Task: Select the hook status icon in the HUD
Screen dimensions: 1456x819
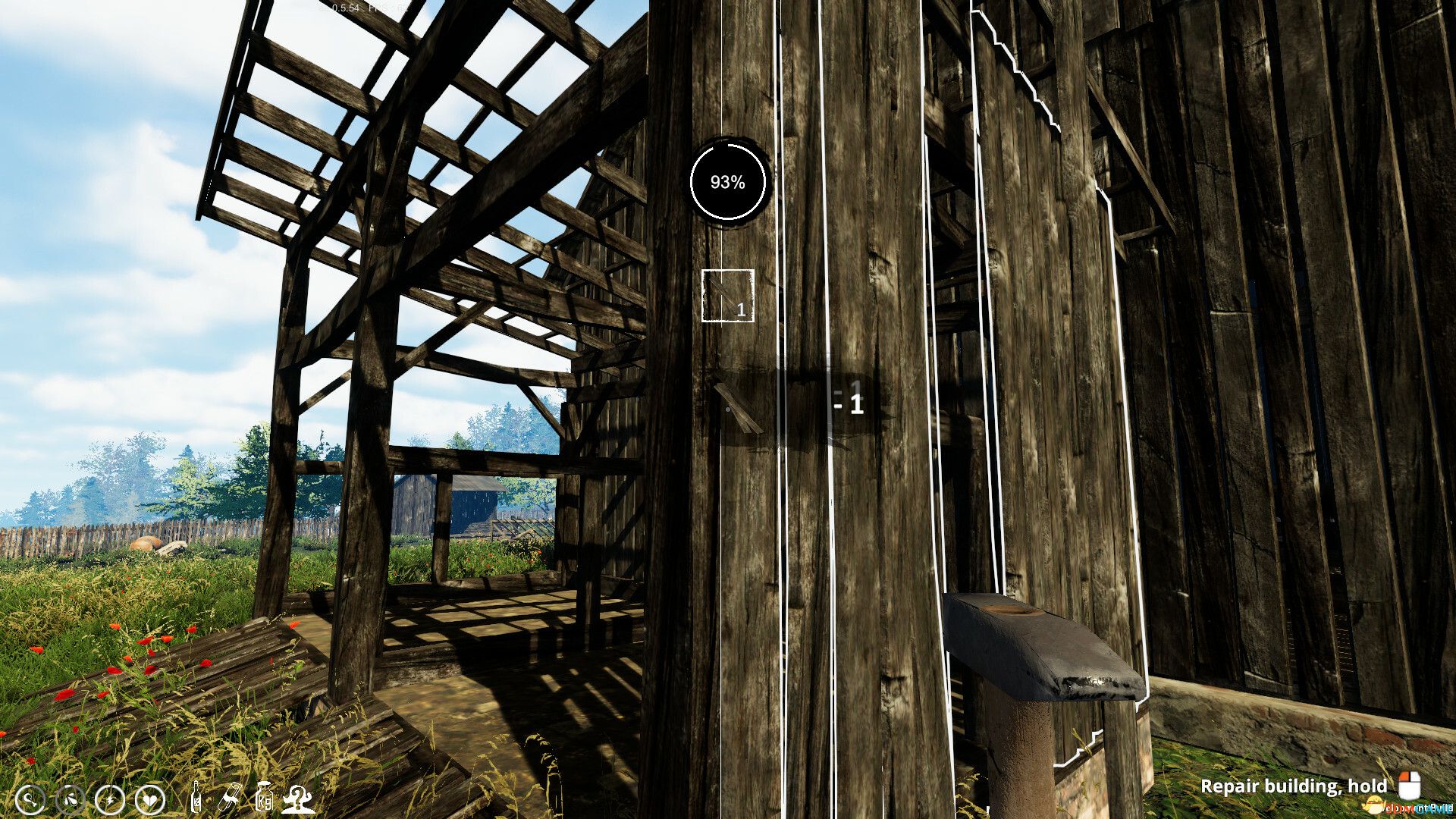Action: click(x=31, y=799)
